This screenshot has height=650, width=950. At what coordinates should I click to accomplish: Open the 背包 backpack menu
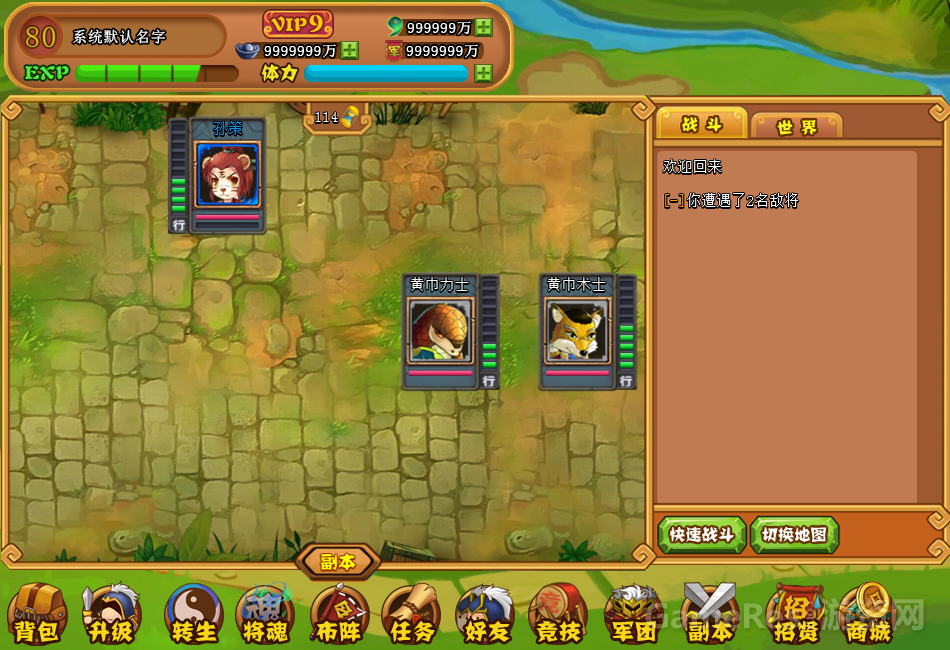37,612
